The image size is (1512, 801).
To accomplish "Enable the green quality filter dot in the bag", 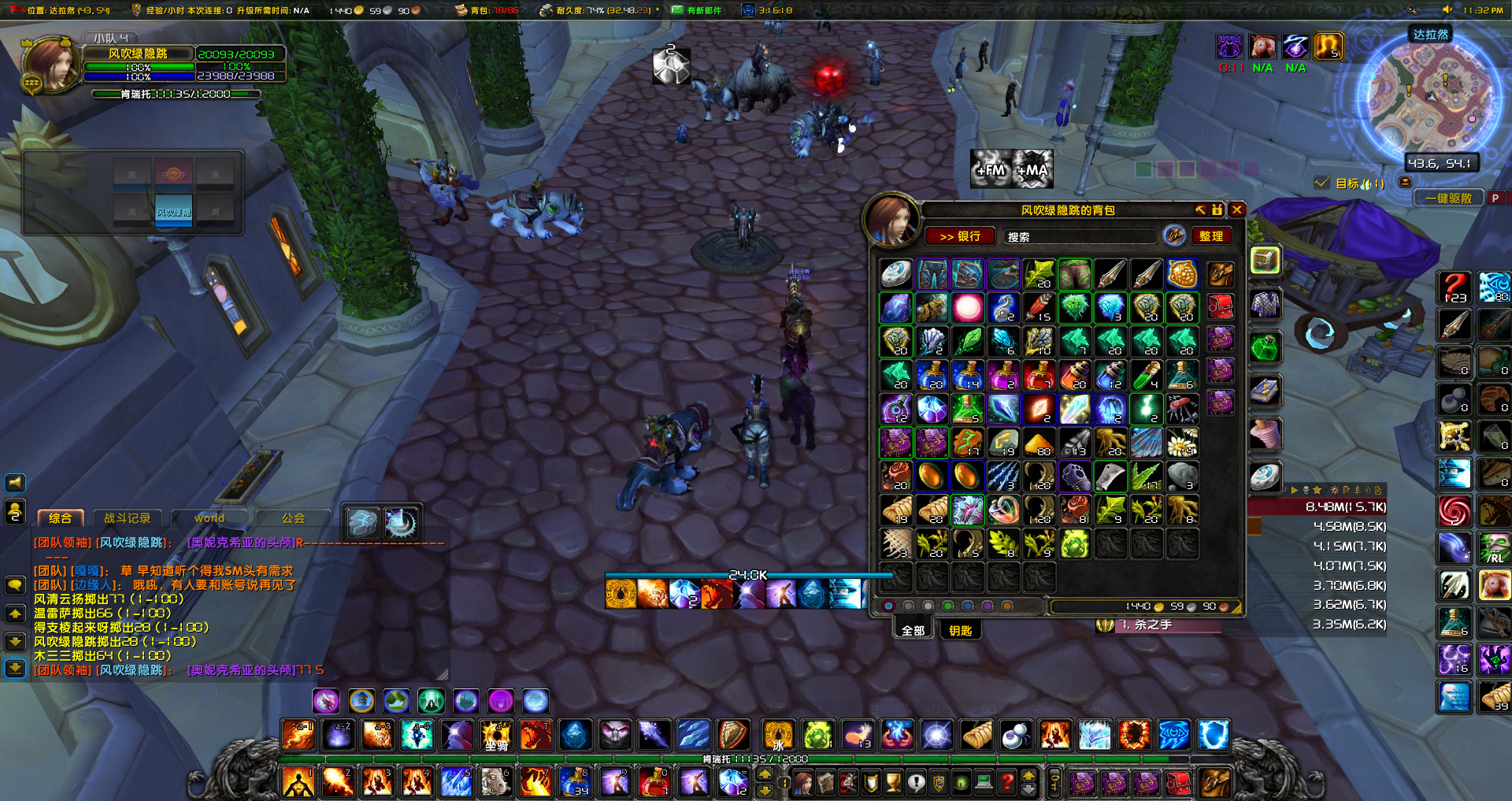I will point(947,606).
